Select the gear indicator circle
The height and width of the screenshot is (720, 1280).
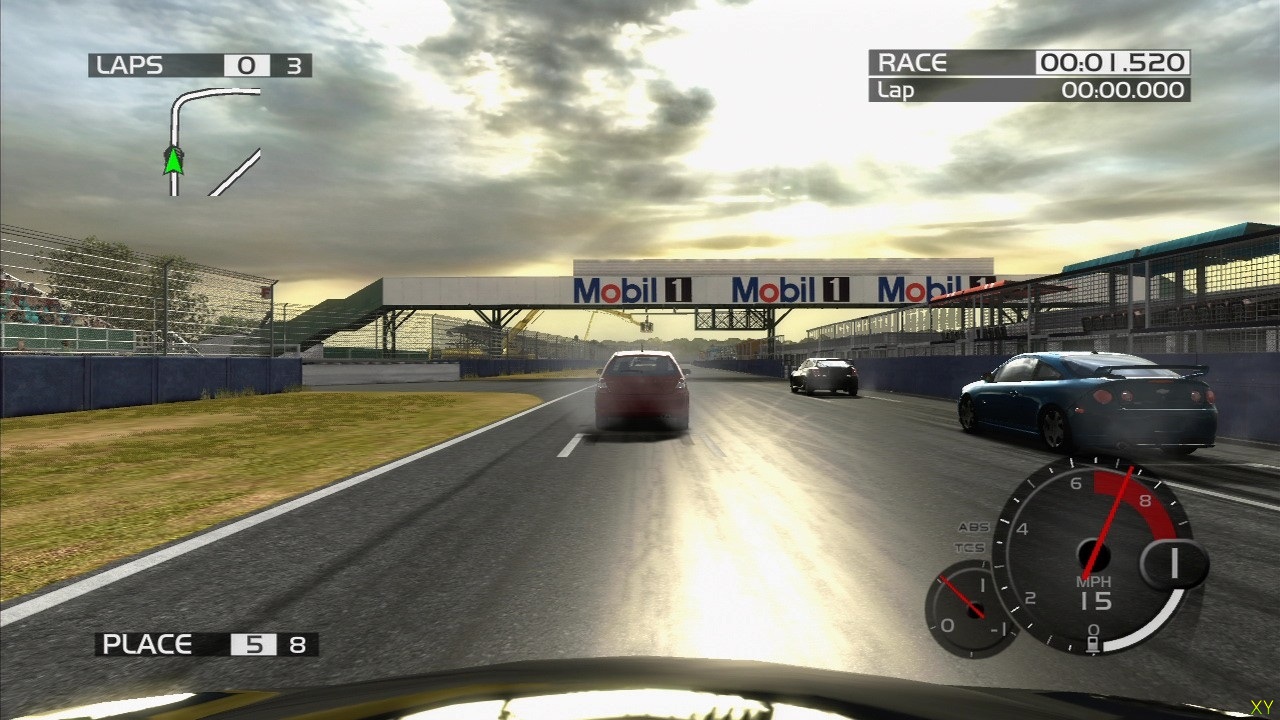pyautogui.click(x=1174, y=564)
